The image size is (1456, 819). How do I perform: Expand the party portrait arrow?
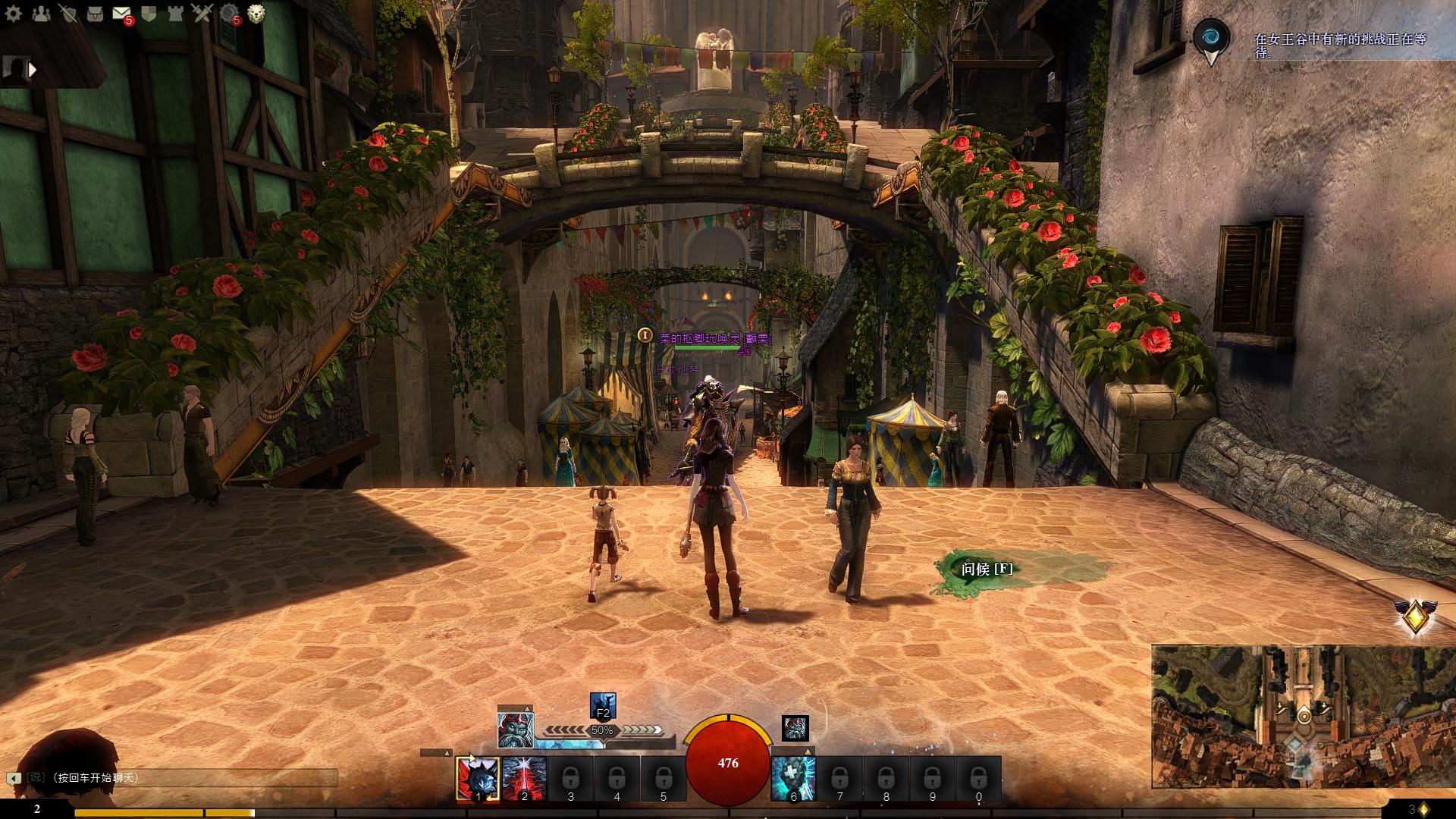[x=33, y=70]
